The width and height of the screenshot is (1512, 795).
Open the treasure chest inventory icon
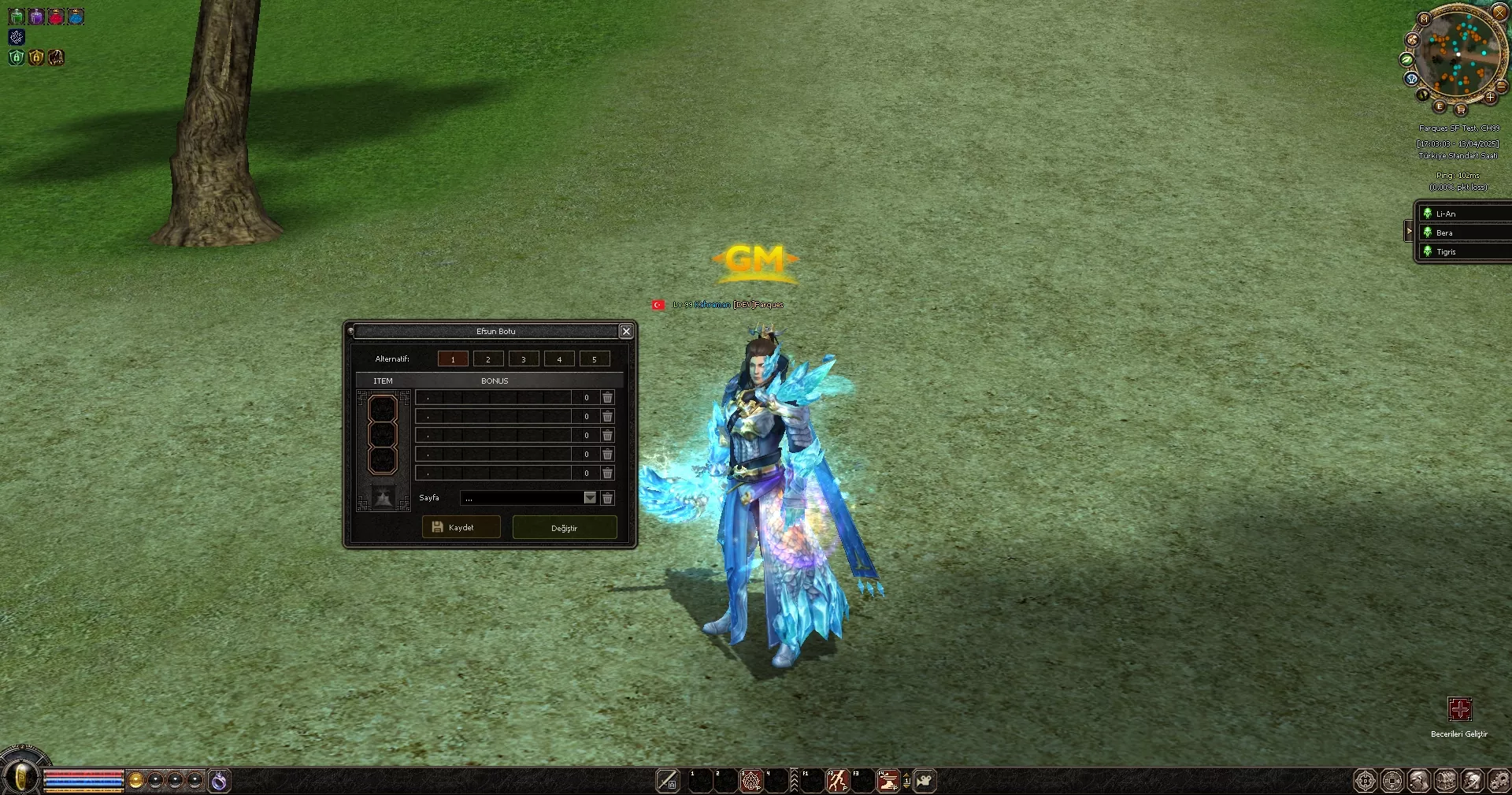(x=1446, y=781)
